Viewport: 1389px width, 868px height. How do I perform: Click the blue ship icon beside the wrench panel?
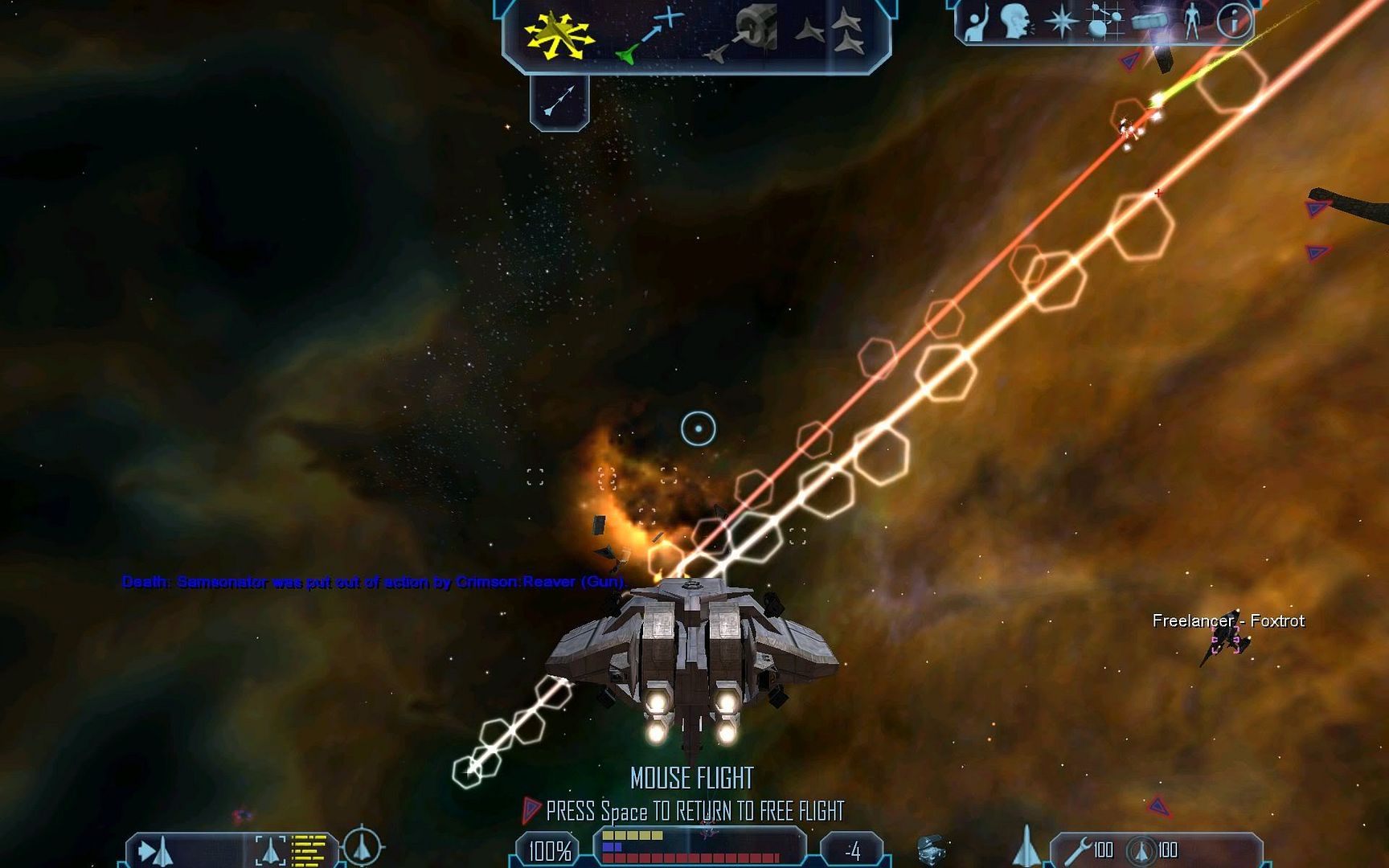click(x=1026, y=847)
